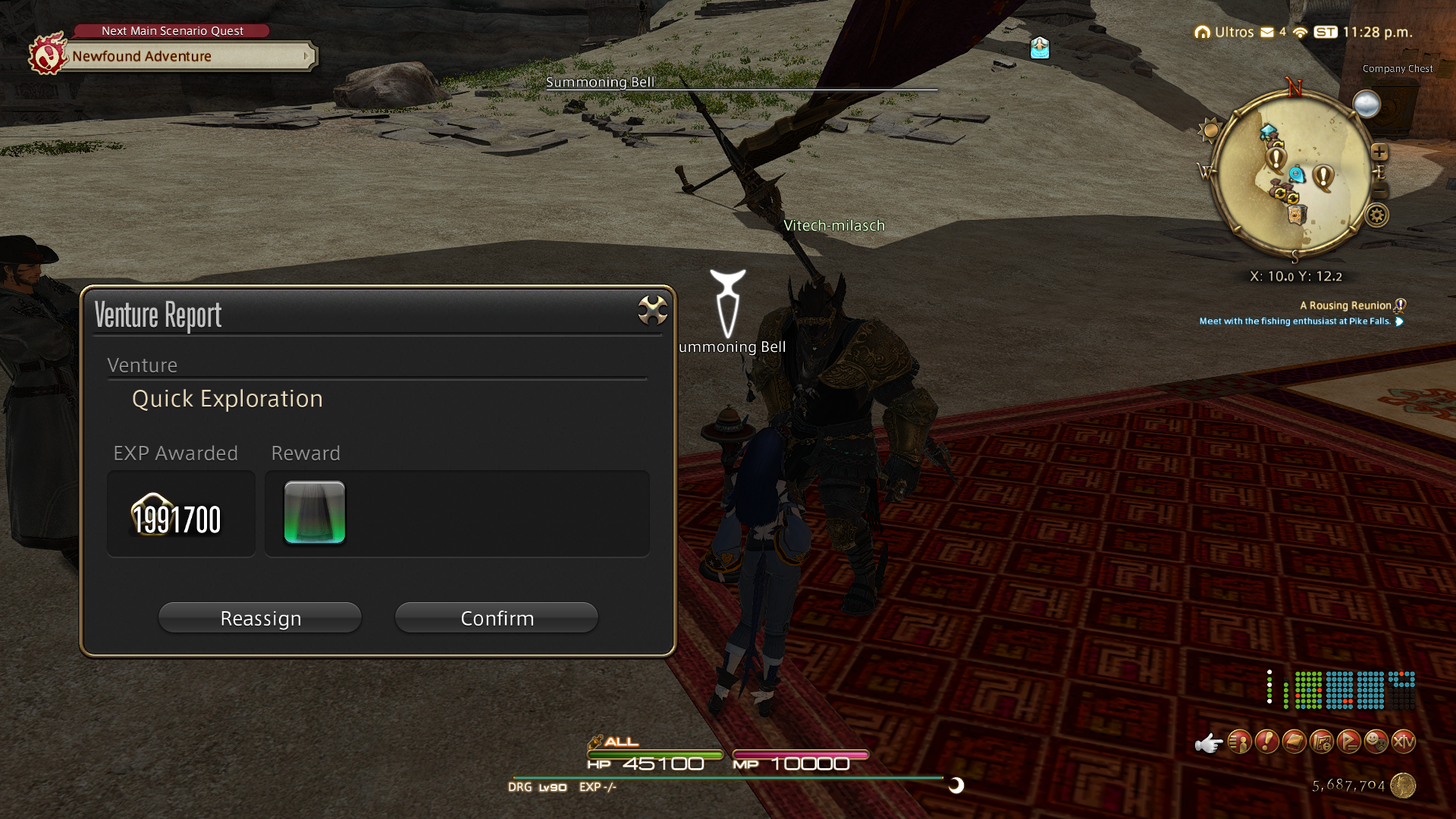Screen dimensions: 1456x819
Task: Open the Logs menu book icon
Action: (1294, 742)
